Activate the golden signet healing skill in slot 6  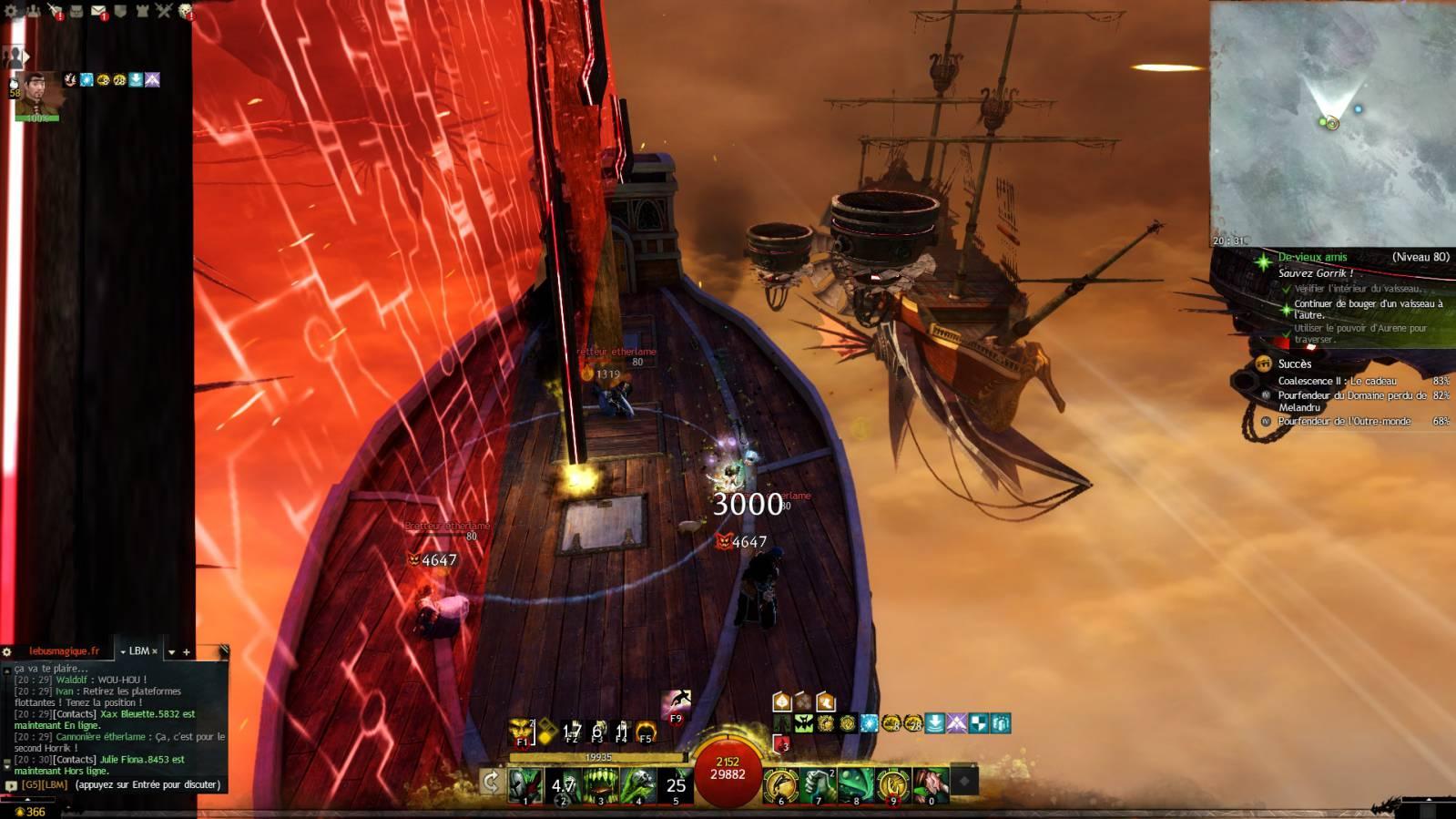[x=780, y=784]
